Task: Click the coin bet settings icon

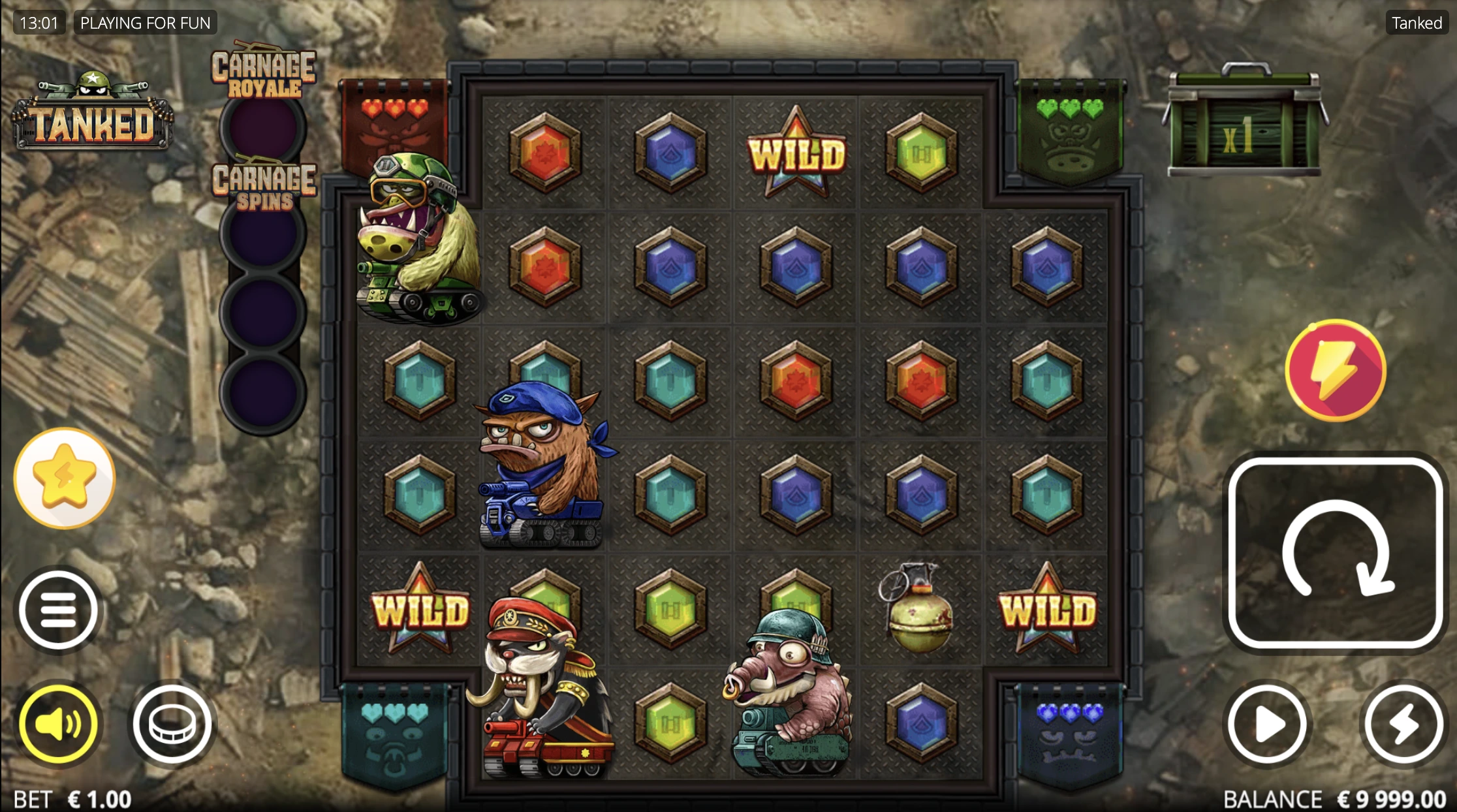Action: [x=172, y=725]
